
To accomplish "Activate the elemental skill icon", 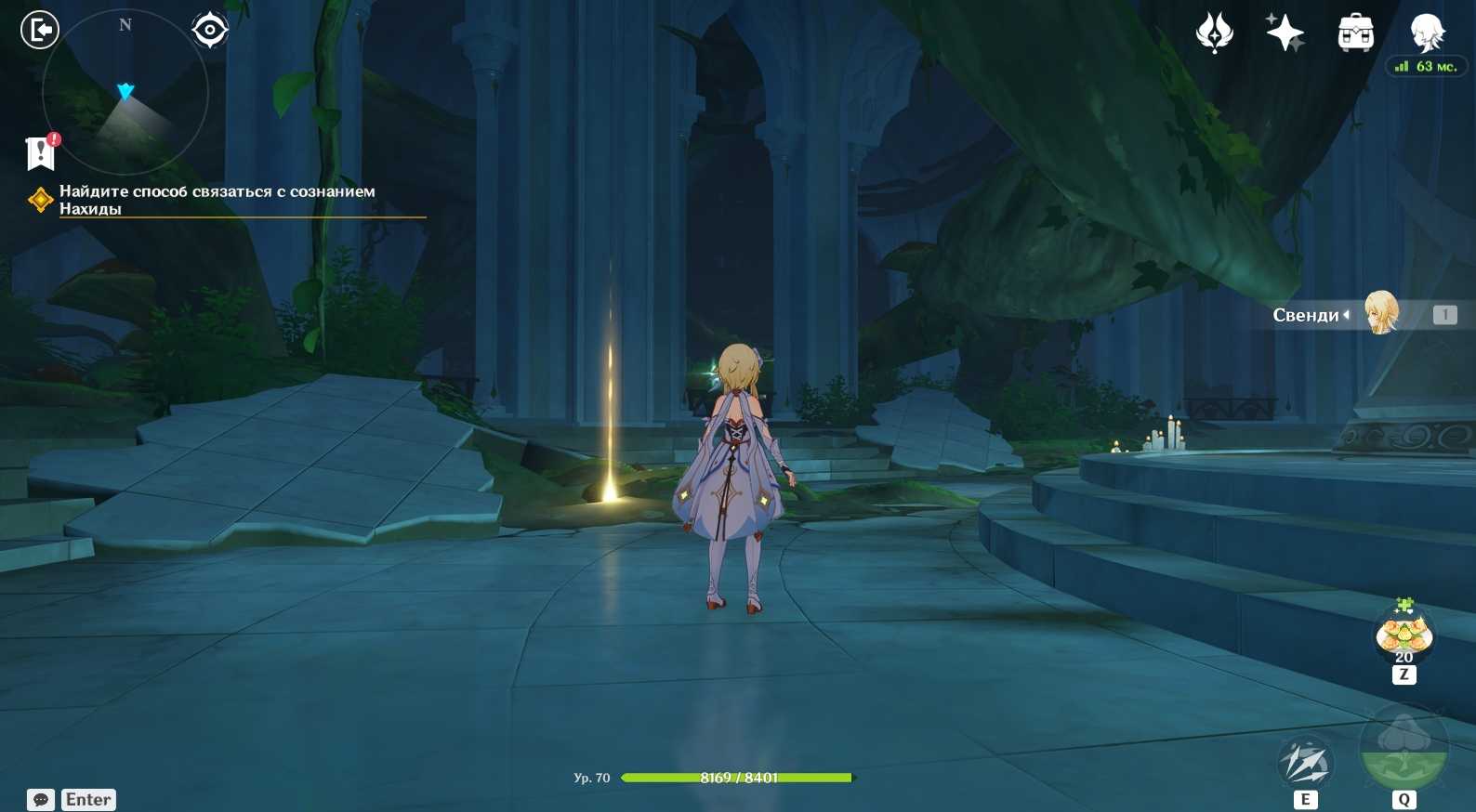I will click(1305, 764).
